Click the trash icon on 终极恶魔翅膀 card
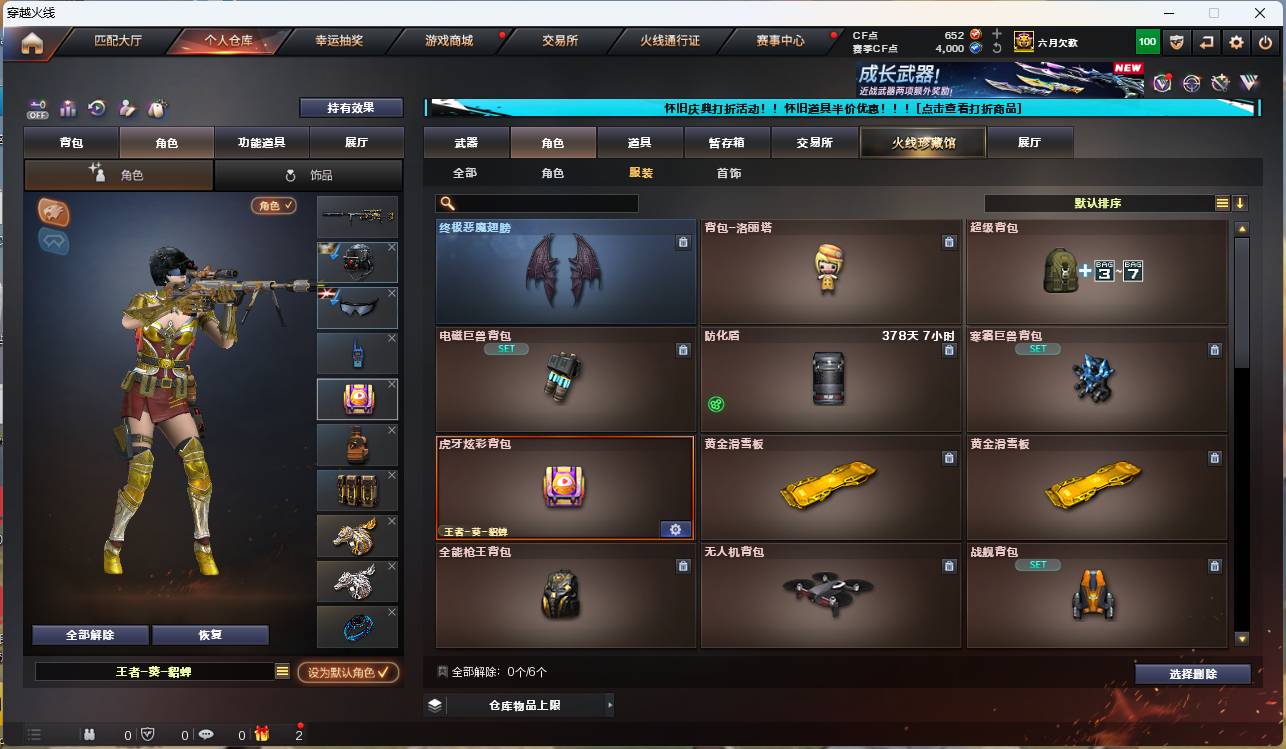 pos(683,241)
